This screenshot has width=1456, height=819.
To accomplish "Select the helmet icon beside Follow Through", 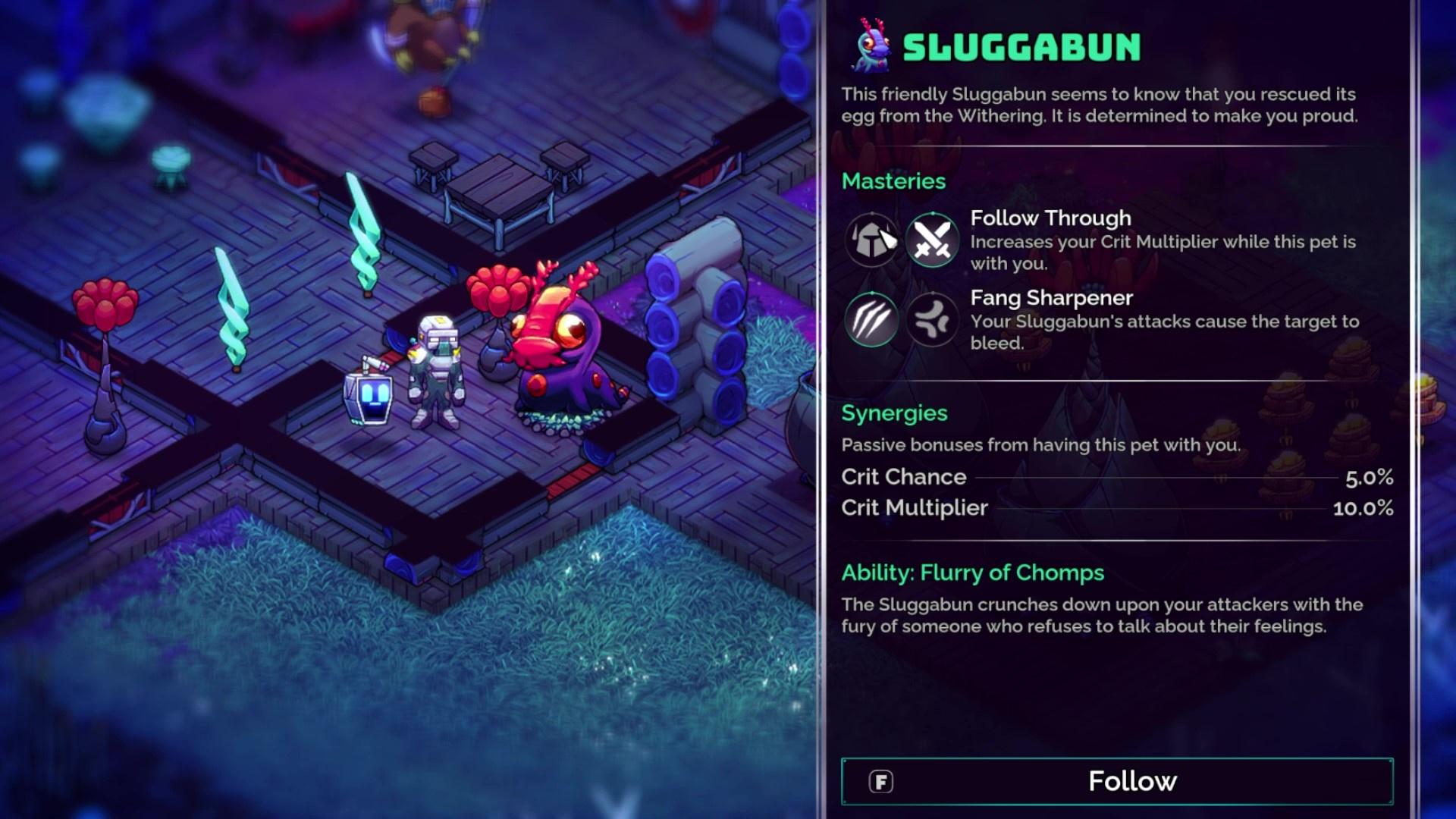I will tap(871, 240).
